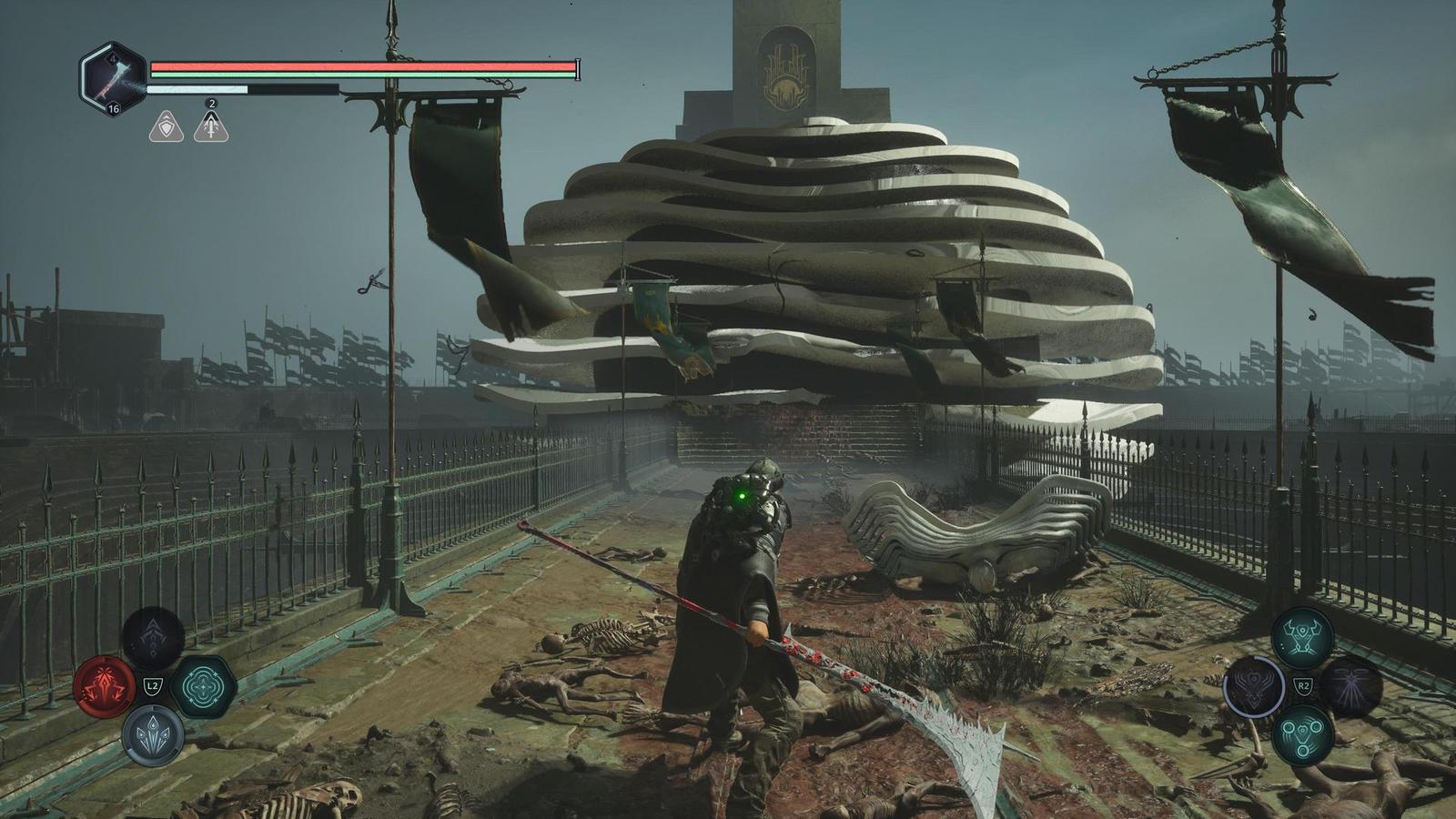
Task: Activate the red glowing spear ability
Action: 105,686
